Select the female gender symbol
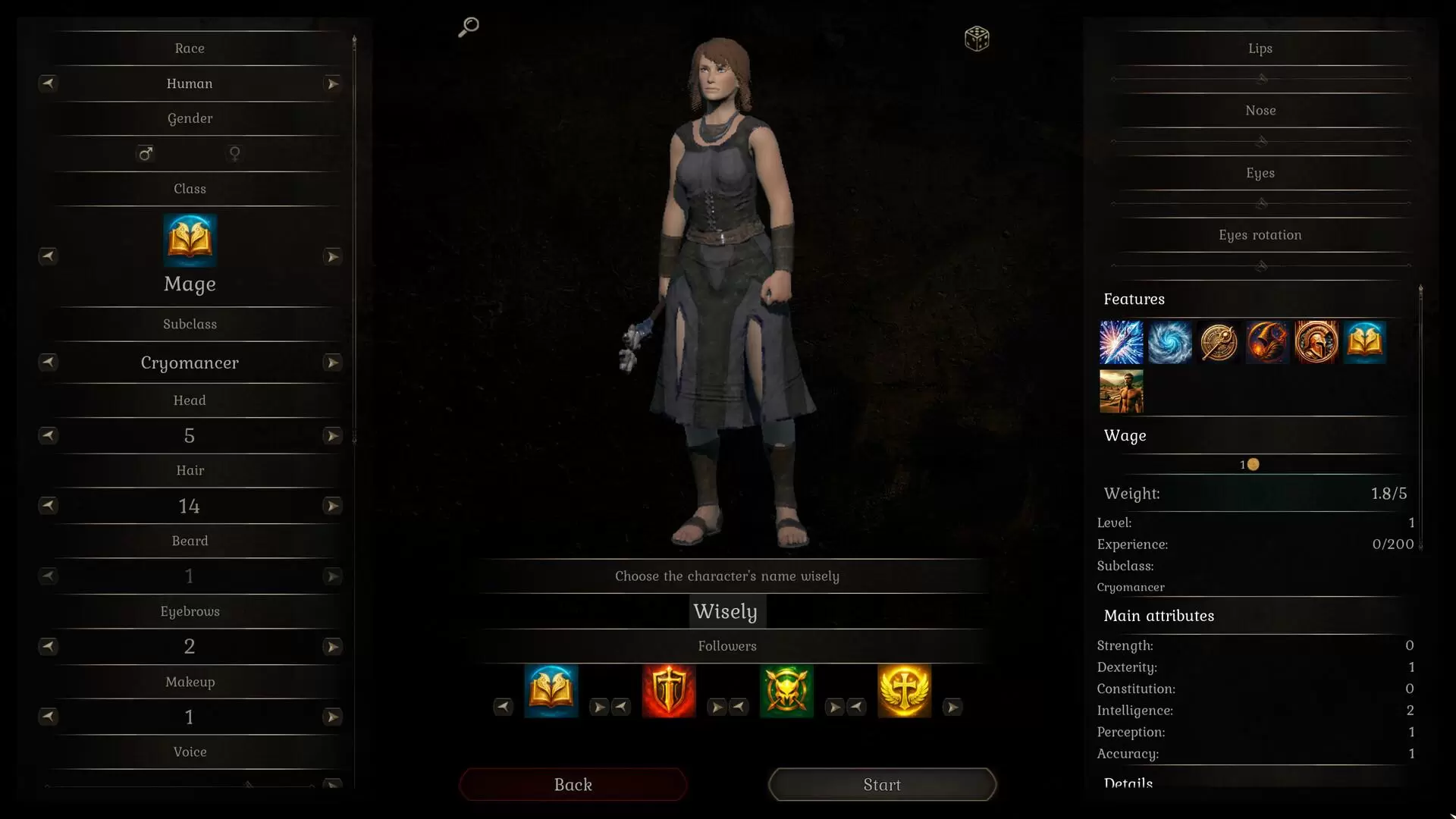 pyautogui.click(x=235, y=154)
